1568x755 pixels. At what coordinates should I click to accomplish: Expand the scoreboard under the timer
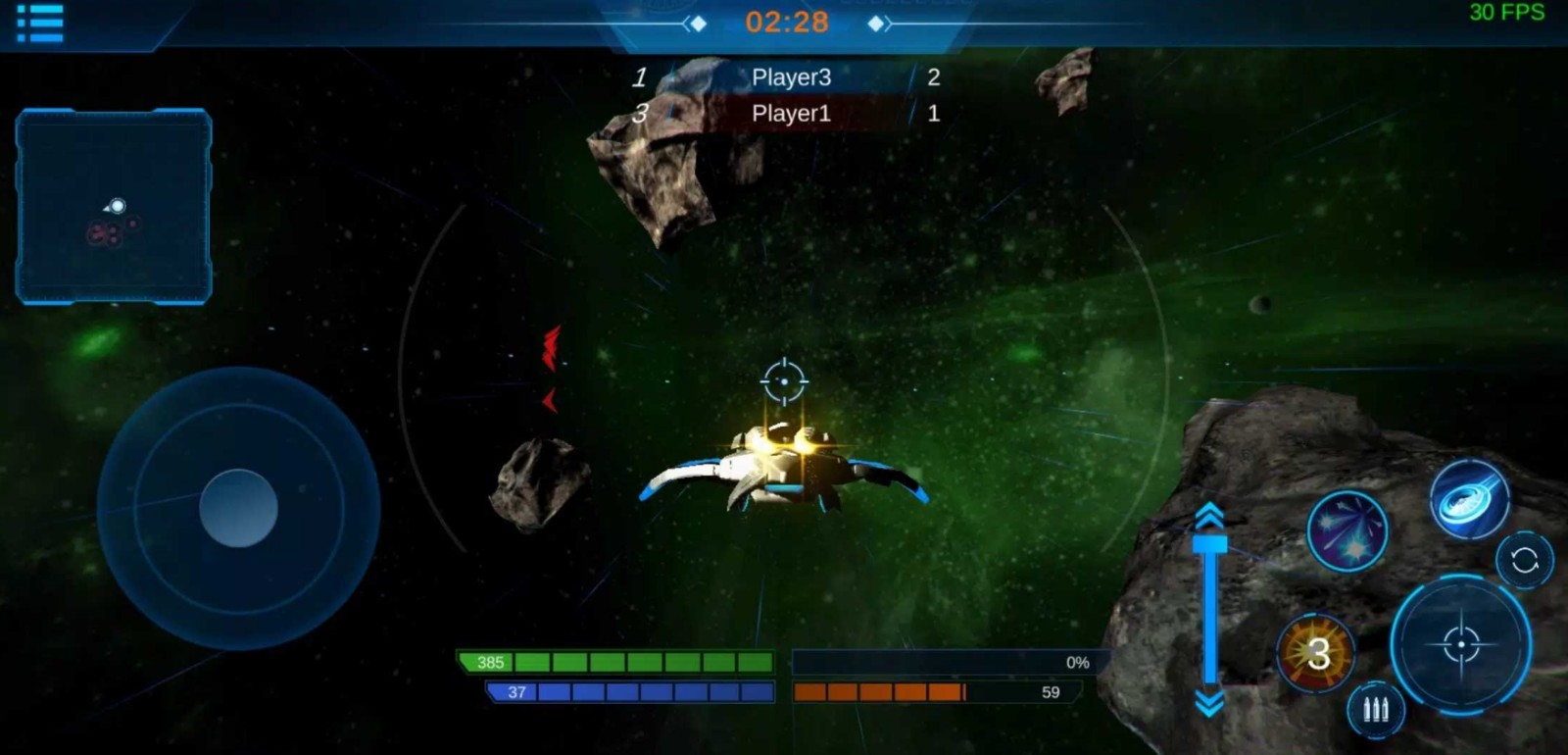[x=790, y=96]
